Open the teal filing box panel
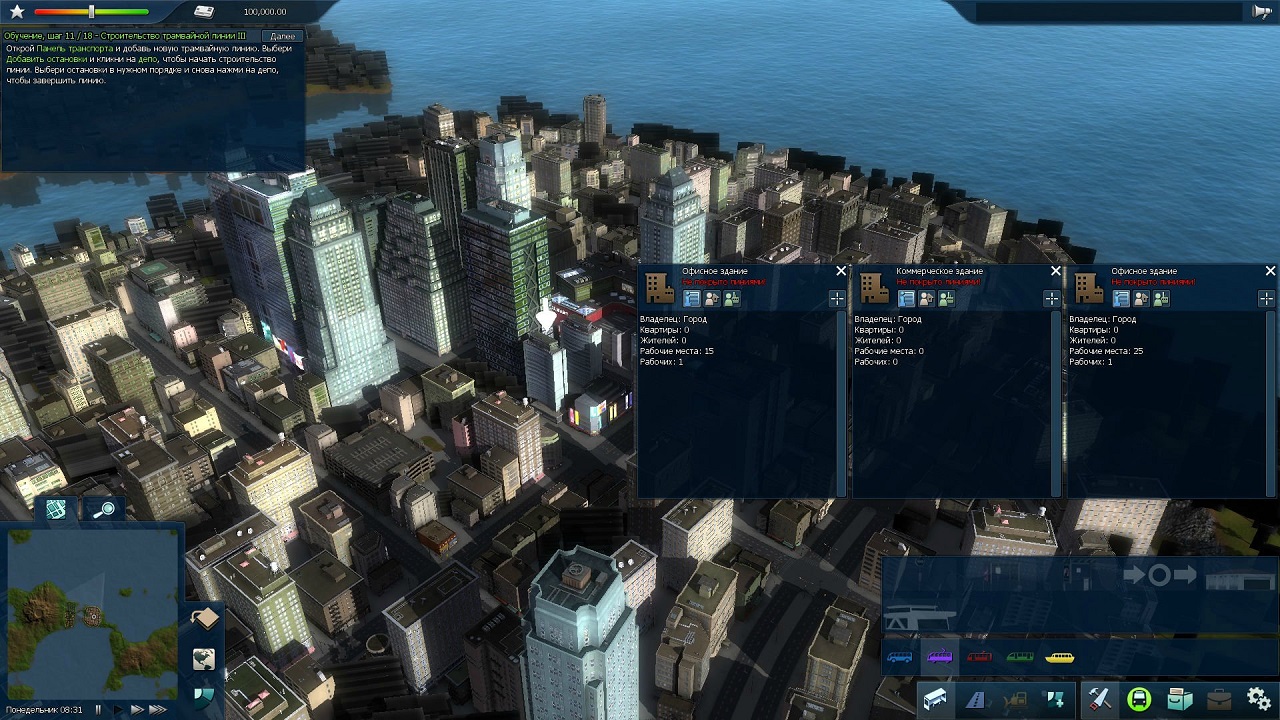 (1180, 699)
